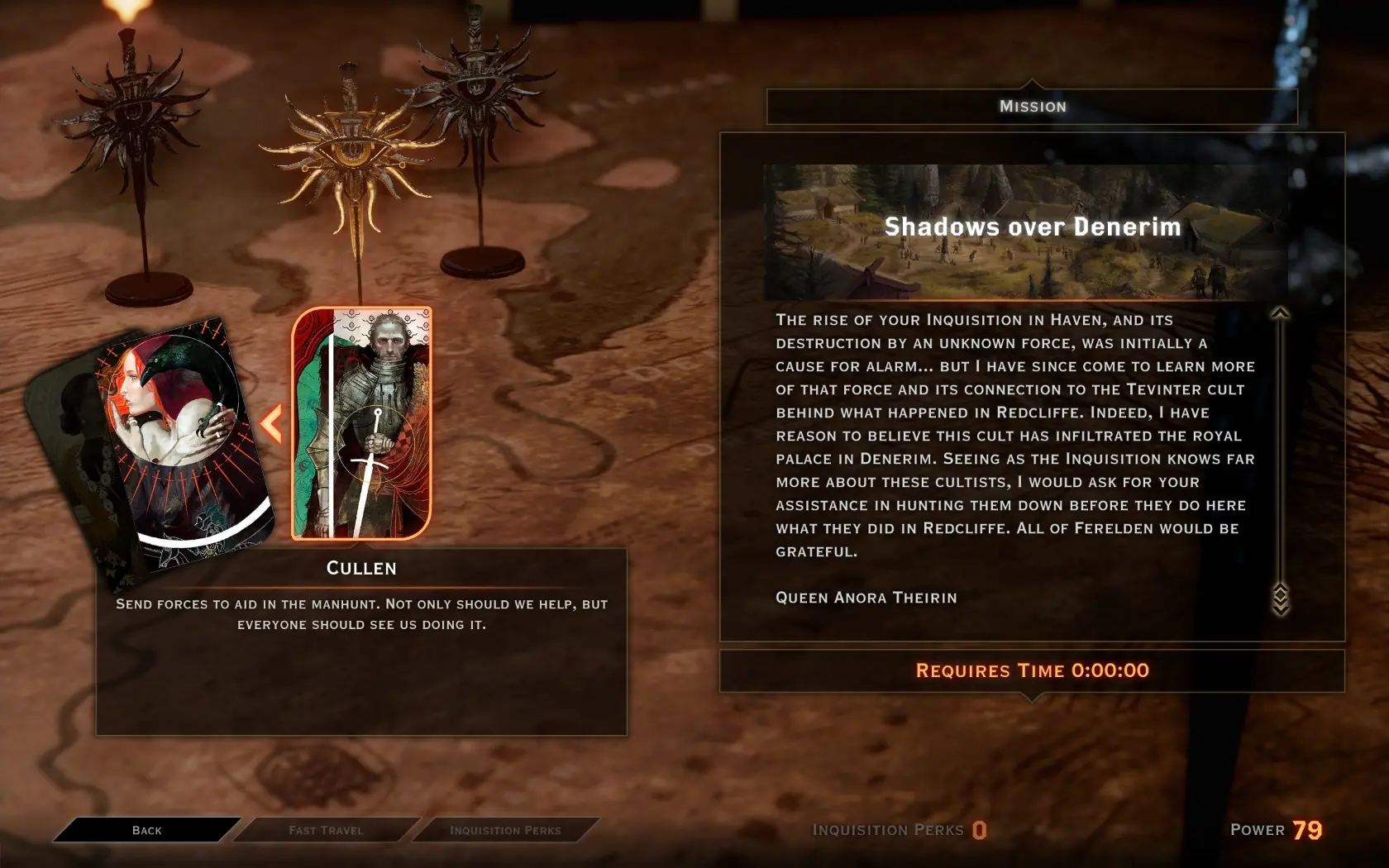Screen dimensions: 1389x868
Task: Open the Fast Travel option
Action: click(x=326, y=830)
